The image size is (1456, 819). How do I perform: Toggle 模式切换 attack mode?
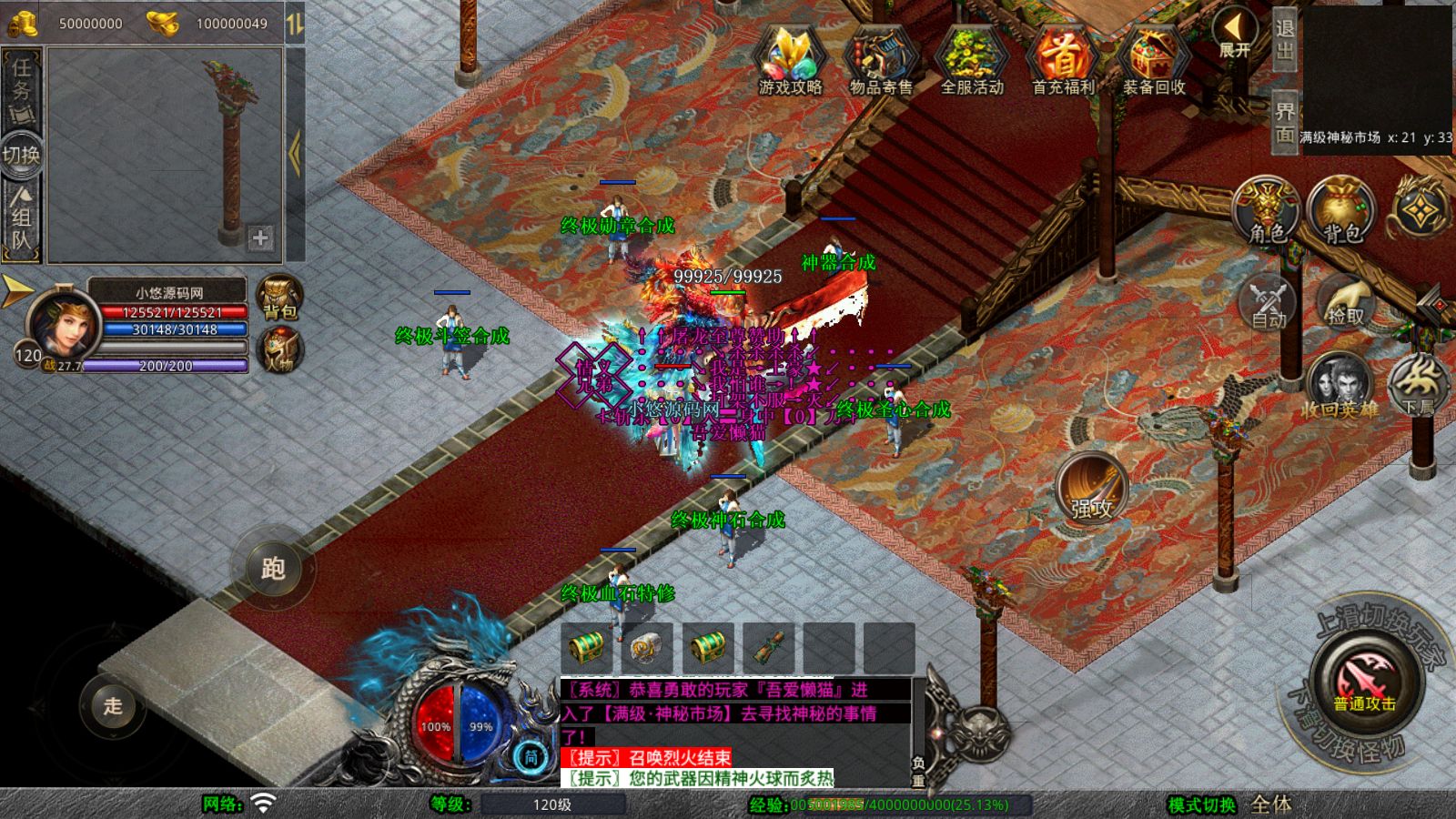[x=1203, y=804]
